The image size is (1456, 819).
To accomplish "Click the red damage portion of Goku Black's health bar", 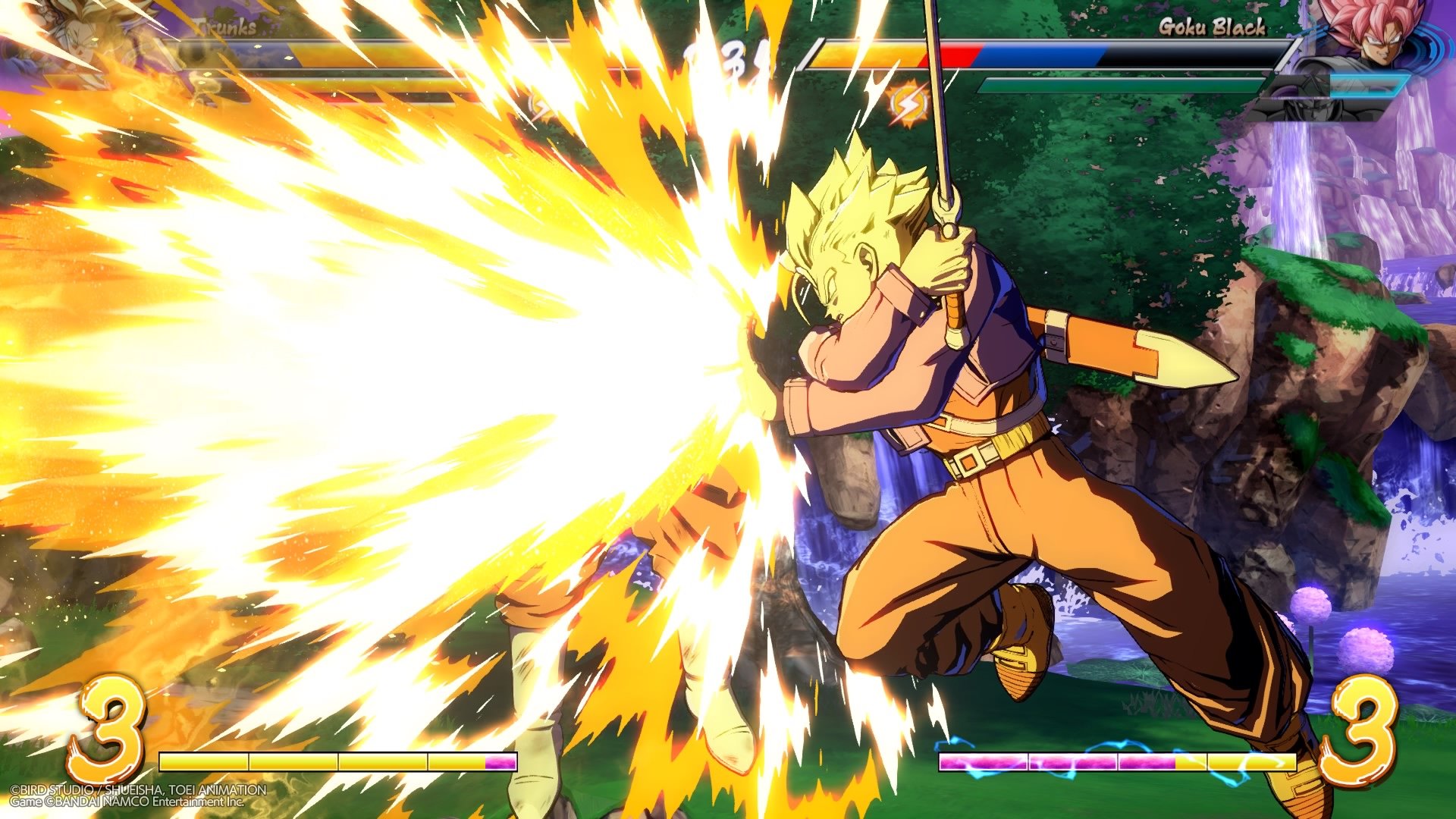I will click(x=962, y=53).
